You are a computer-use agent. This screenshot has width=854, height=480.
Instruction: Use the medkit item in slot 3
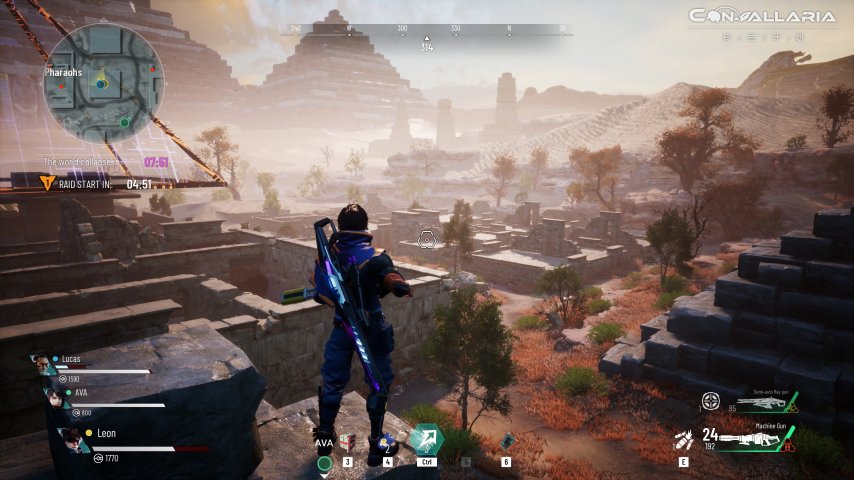[x=347, y=442]
